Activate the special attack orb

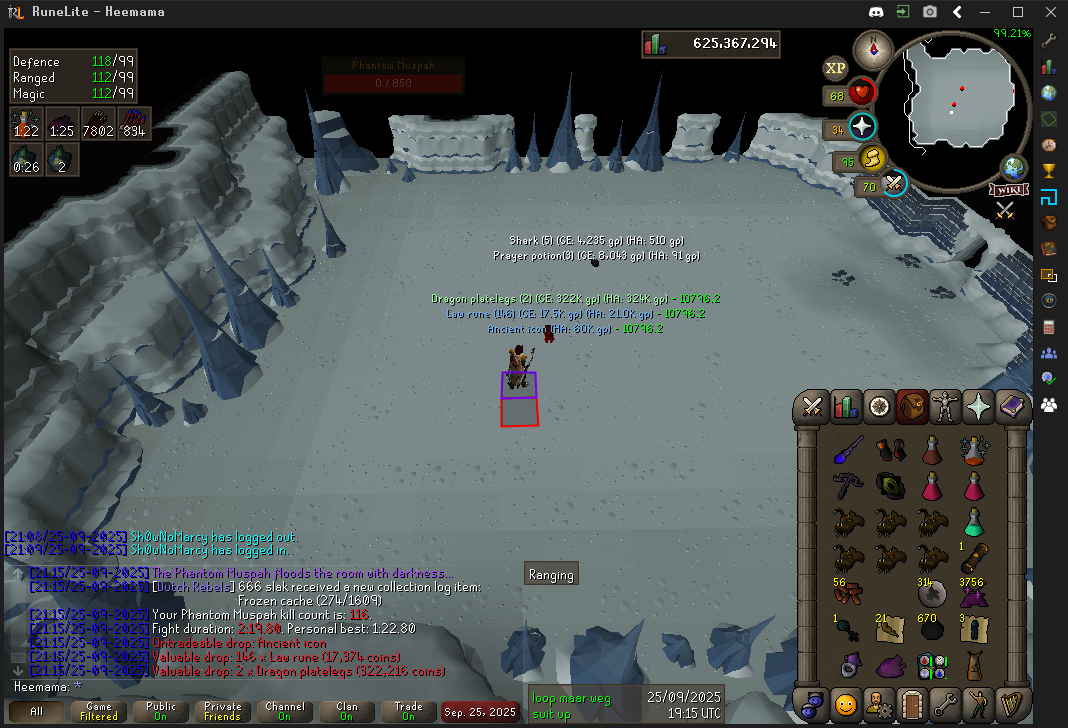point(894,184)
